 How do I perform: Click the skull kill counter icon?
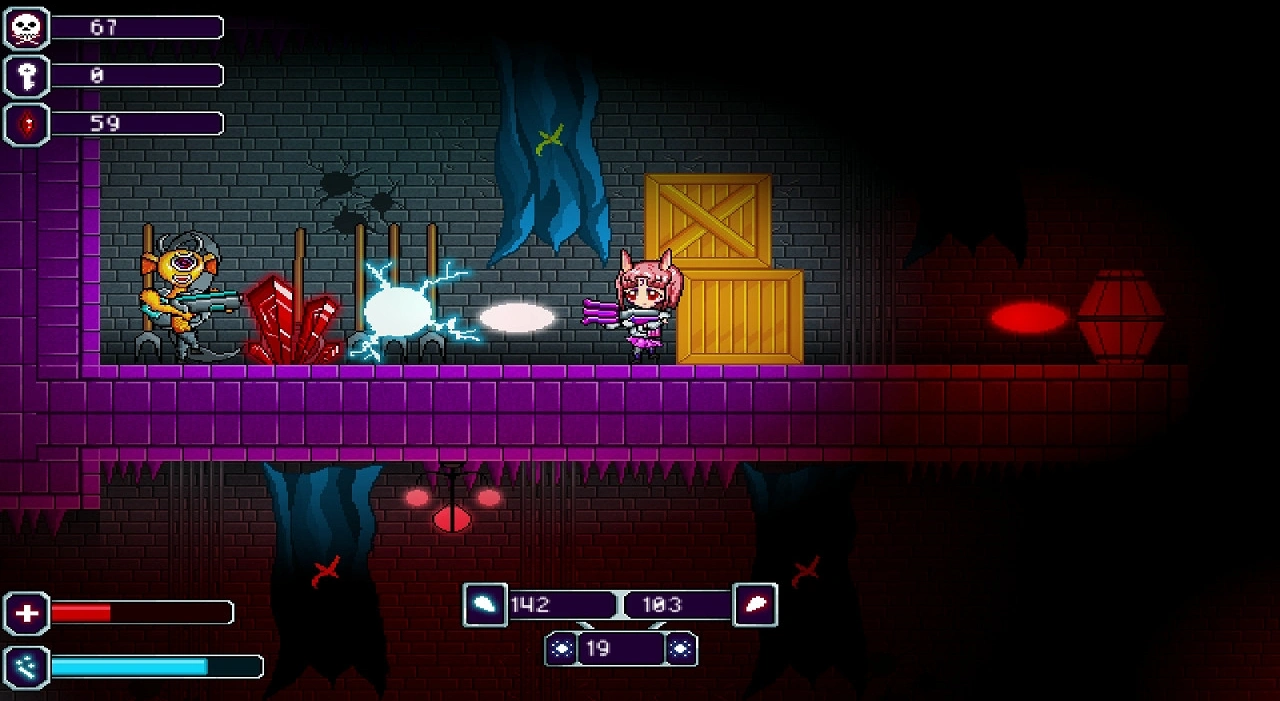(x=27, y=28)
